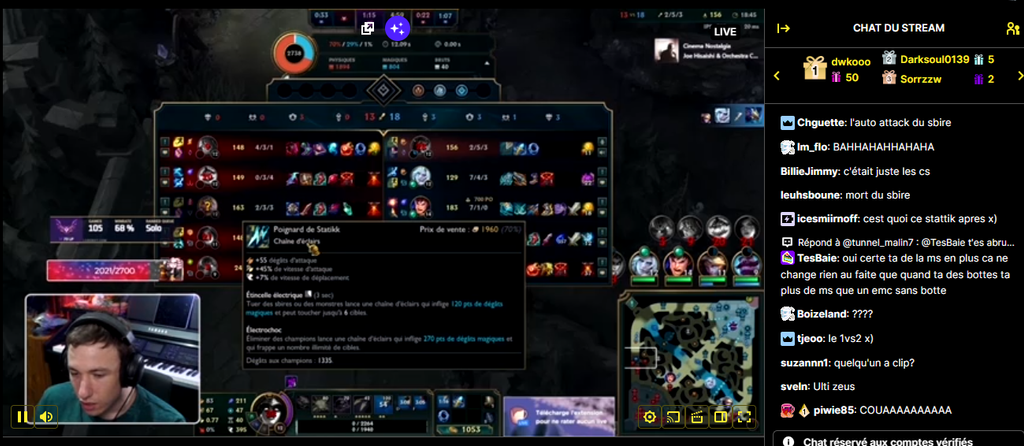Show the next gift leaderboard entry
The width and height of the screenshot is (1024, 446).
click(1014, 76)
